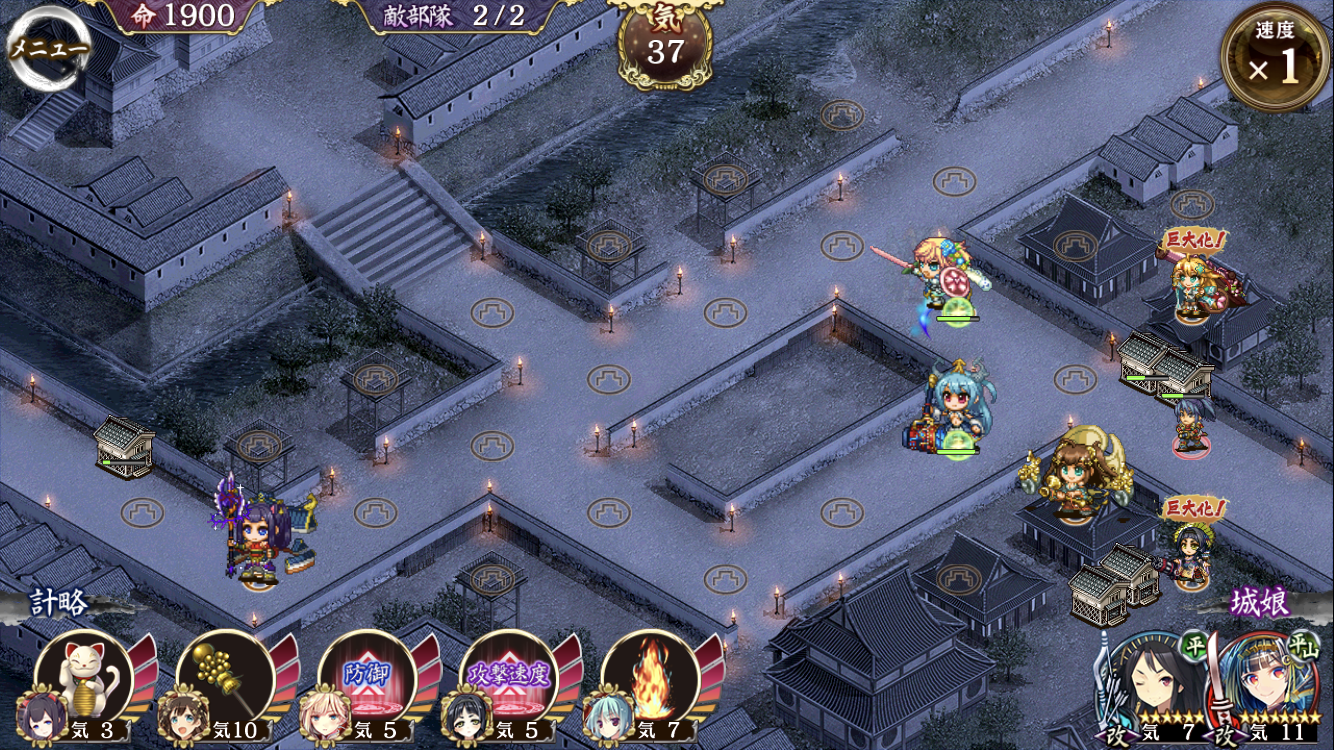
Task: Open the メニュー menu button
Action: tap(48, 48)
